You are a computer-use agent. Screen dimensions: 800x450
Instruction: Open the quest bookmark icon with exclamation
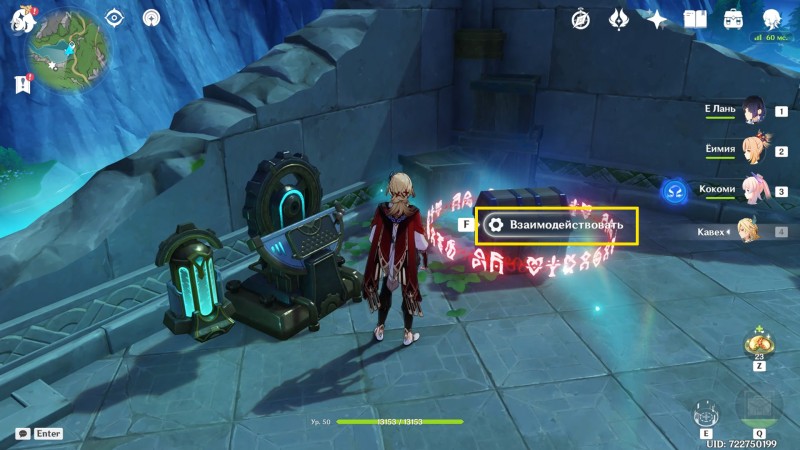click(21, 85)
